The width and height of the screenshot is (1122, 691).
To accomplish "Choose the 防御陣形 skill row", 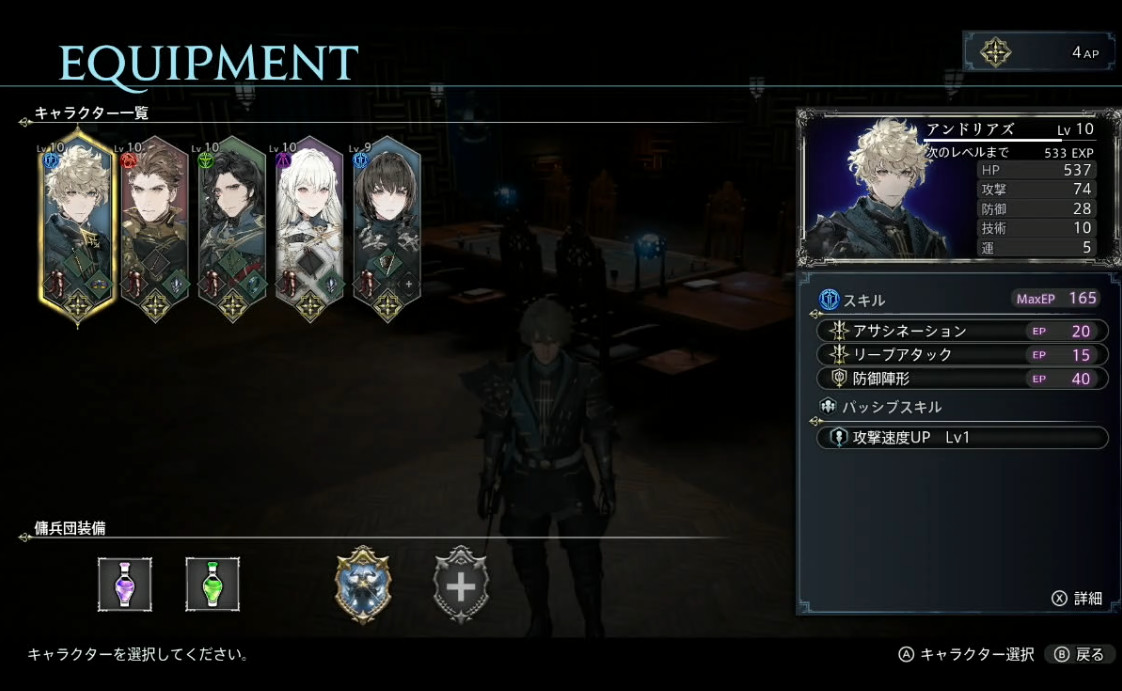I will (962, 379).
